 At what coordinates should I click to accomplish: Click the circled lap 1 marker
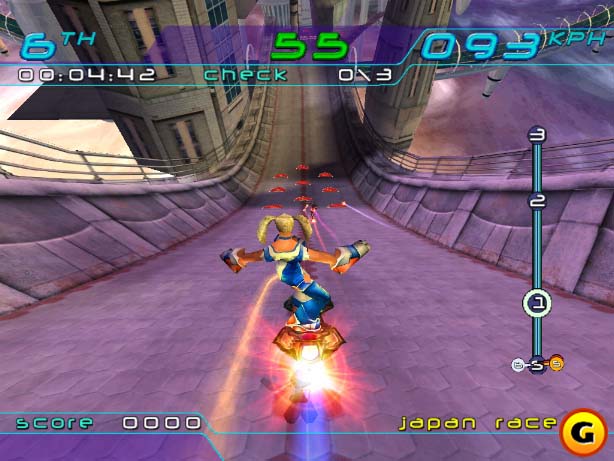point(537,302)
